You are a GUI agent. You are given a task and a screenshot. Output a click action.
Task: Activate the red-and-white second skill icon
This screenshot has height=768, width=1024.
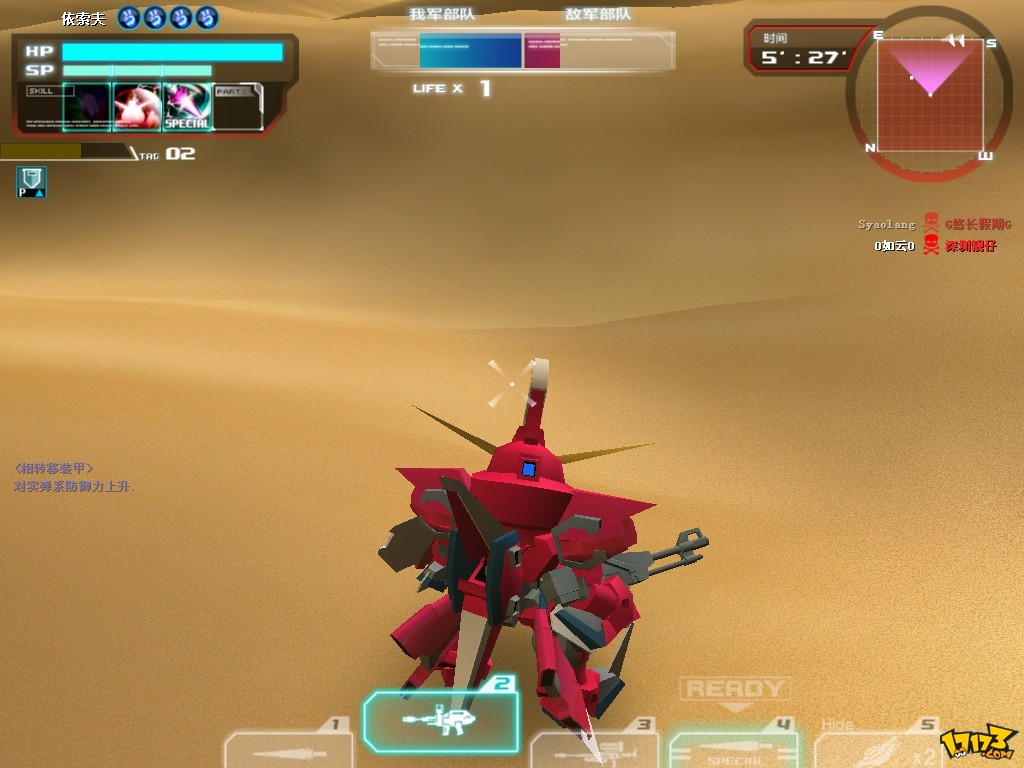coord(137,106)
